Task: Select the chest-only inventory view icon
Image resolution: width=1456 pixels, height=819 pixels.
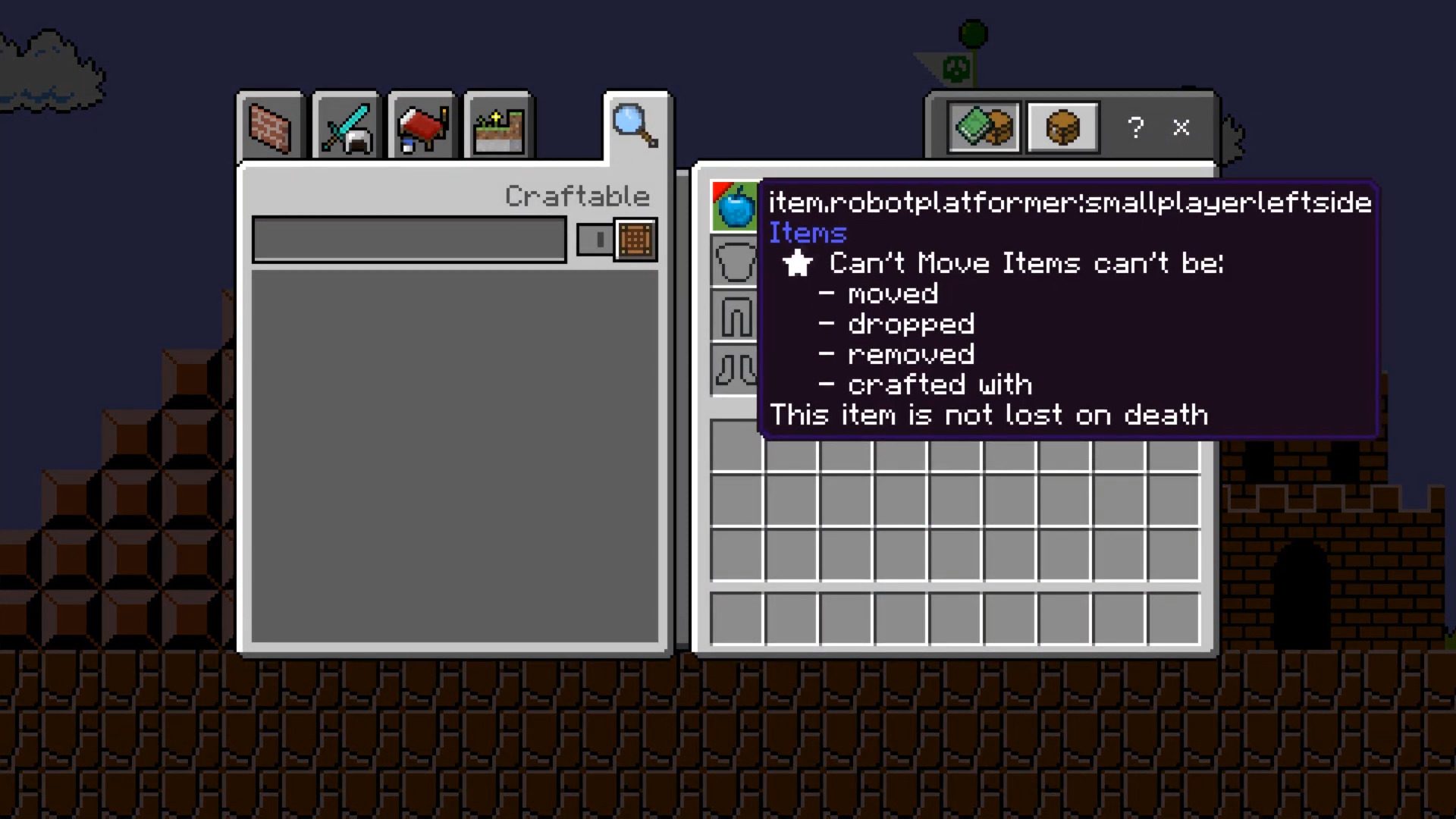Action: [x=1062, y=127]
